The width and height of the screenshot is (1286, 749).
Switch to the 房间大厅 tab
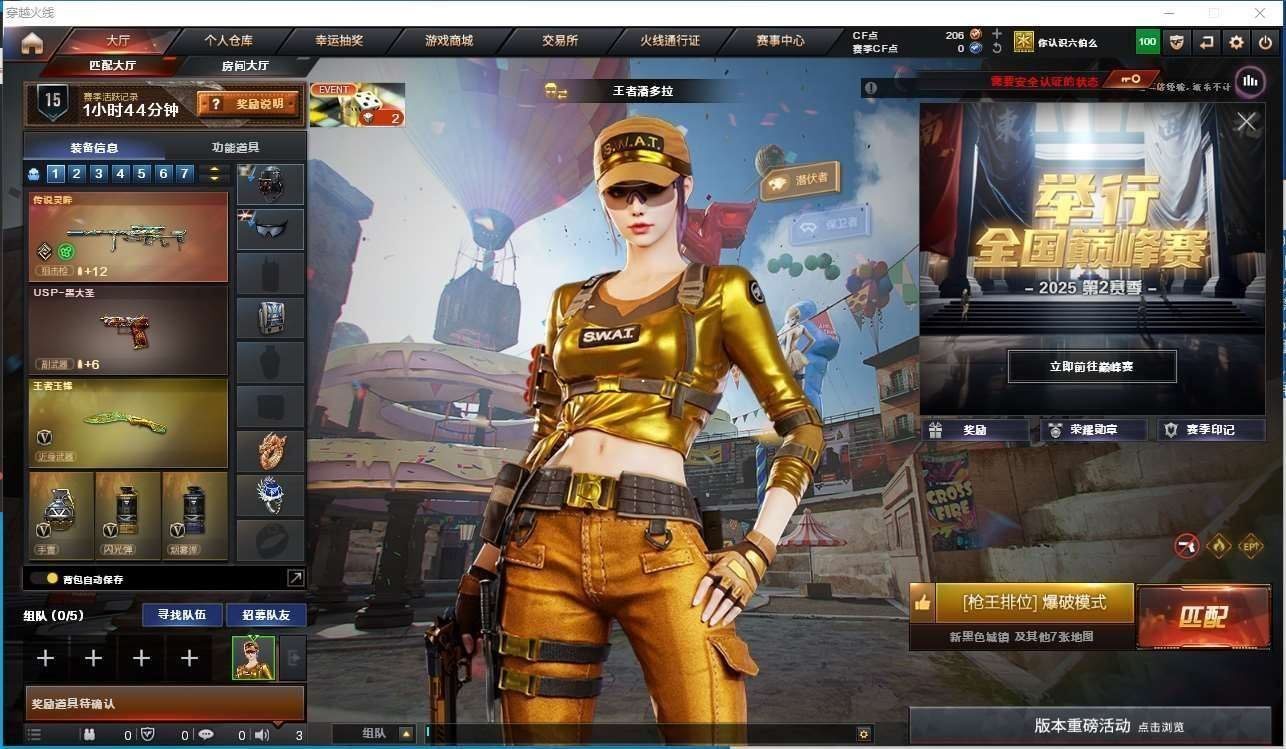245,66
